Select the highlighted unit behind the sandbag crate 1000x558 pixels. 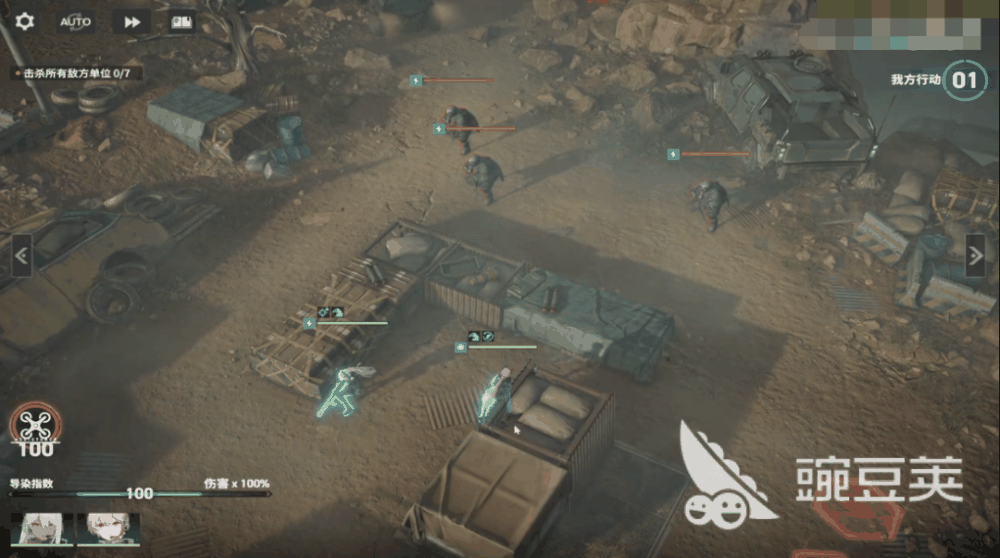(x=495, y=393)
